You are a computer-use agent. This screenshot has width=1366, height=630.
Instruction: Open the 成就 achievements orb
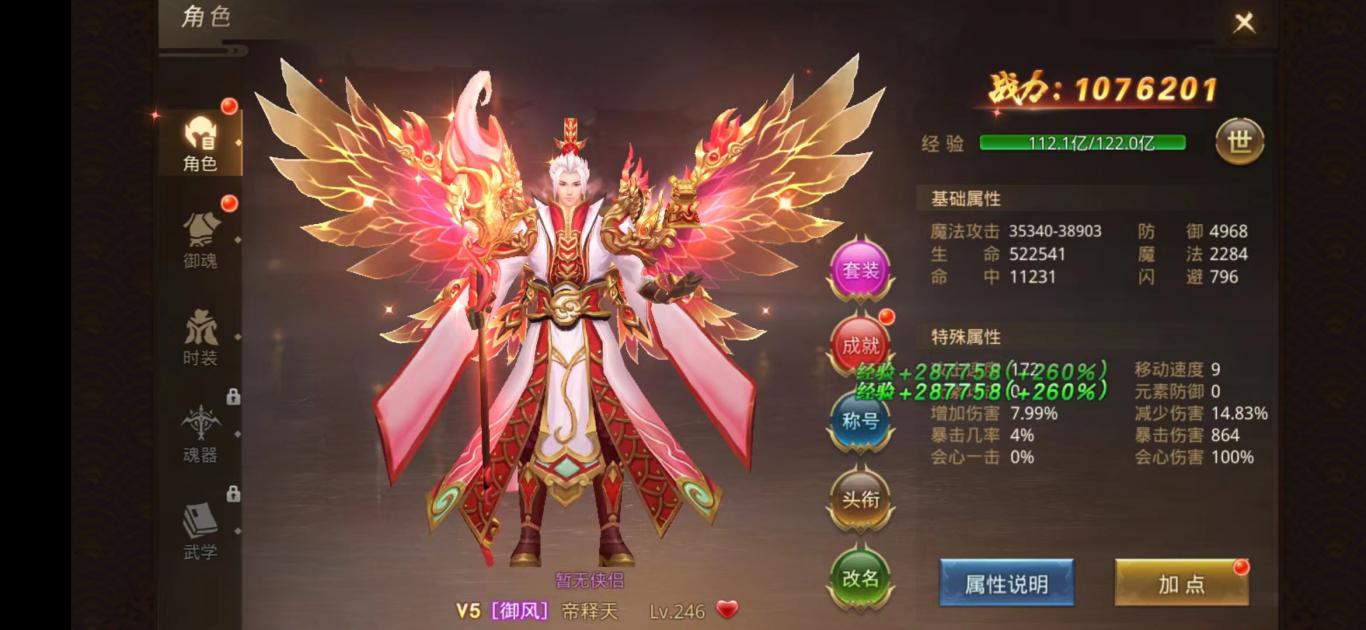pos(860,345)
